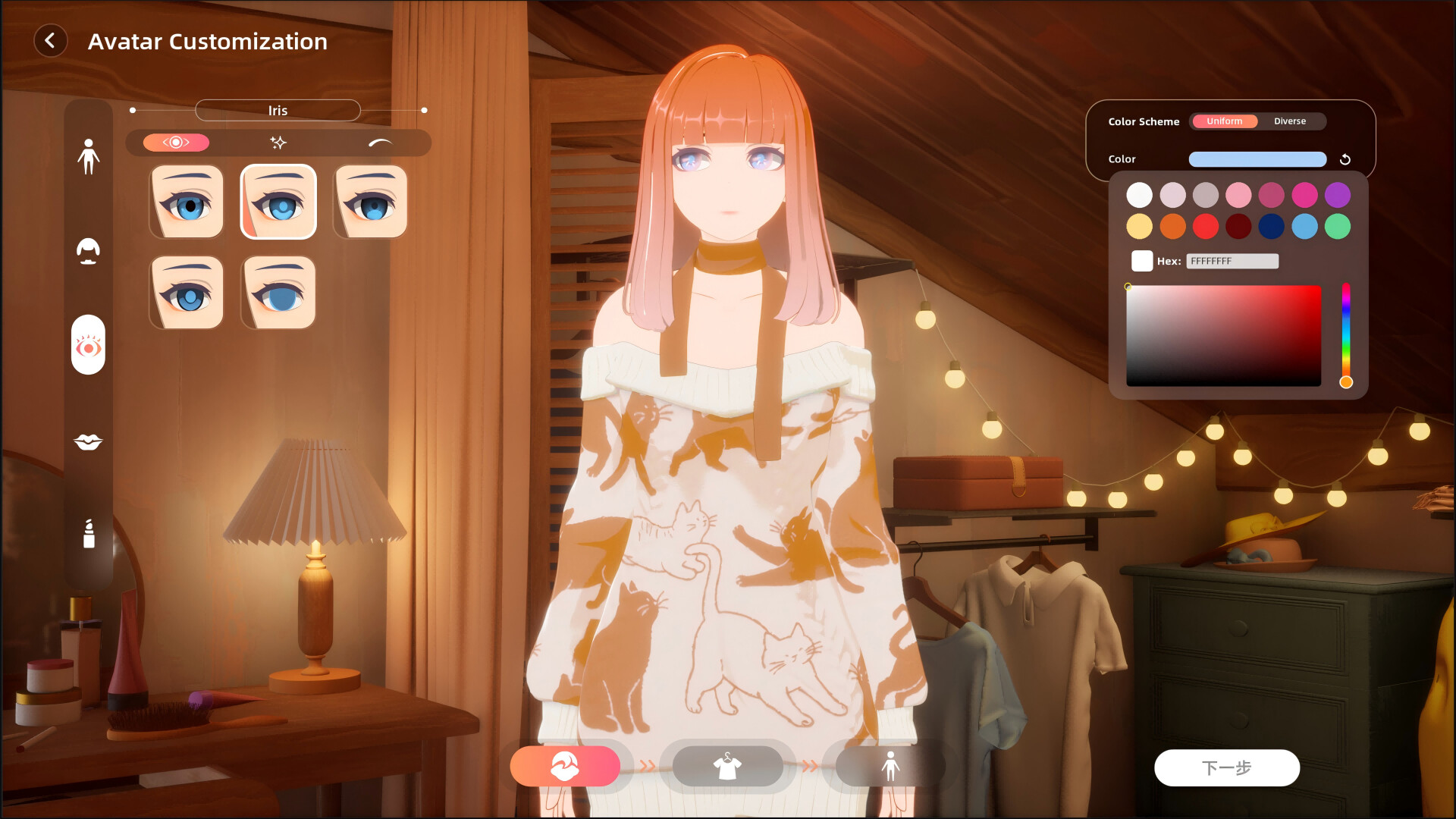Image resolution: width=1456 pixels, height=819 pixels.
Task: Enable the Uniform color scheme
Action: [x=1224, y=121]
